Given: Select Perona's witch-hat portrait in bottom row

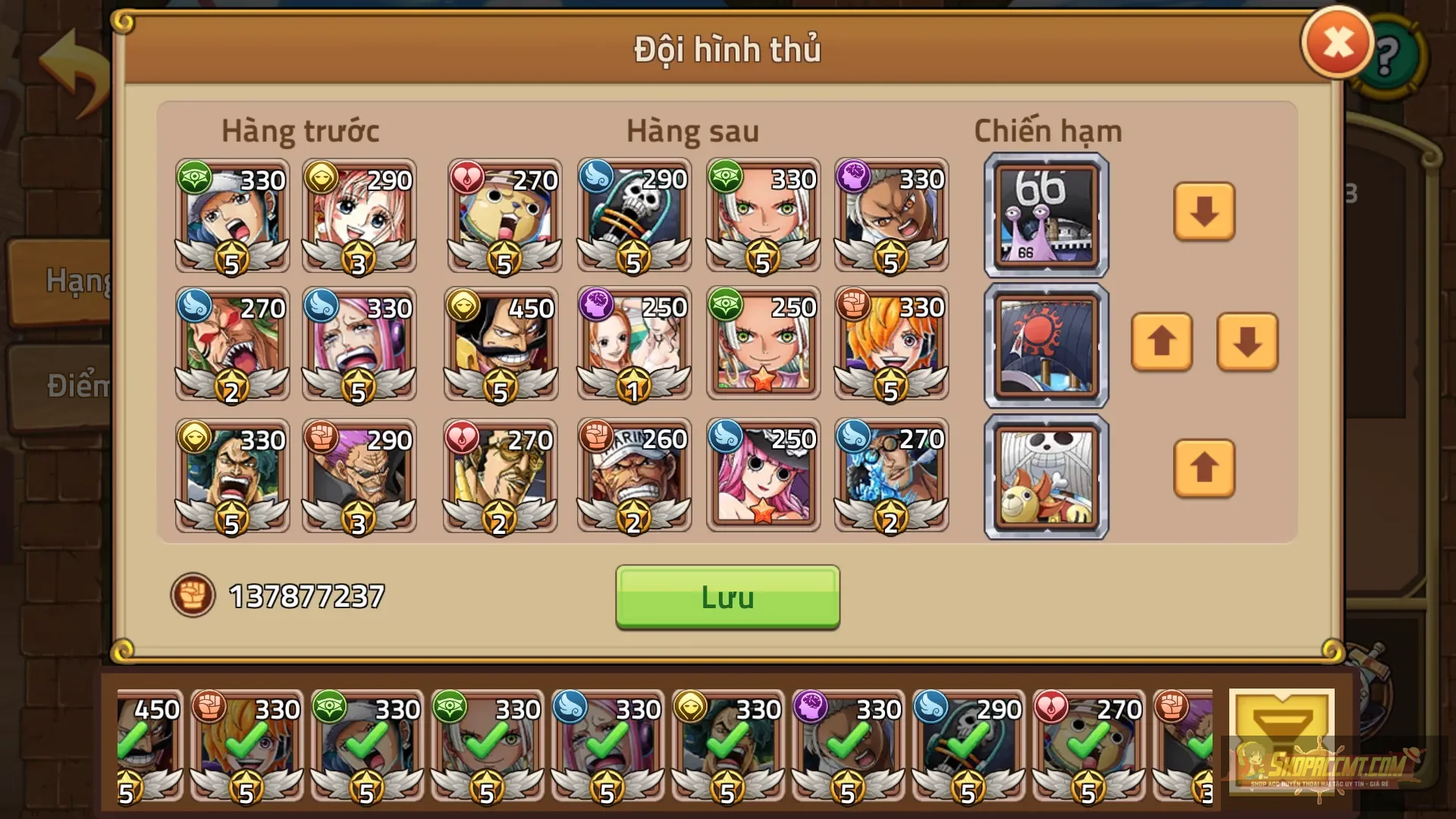Looking at the screenshot, I should [x=762, y=474].
